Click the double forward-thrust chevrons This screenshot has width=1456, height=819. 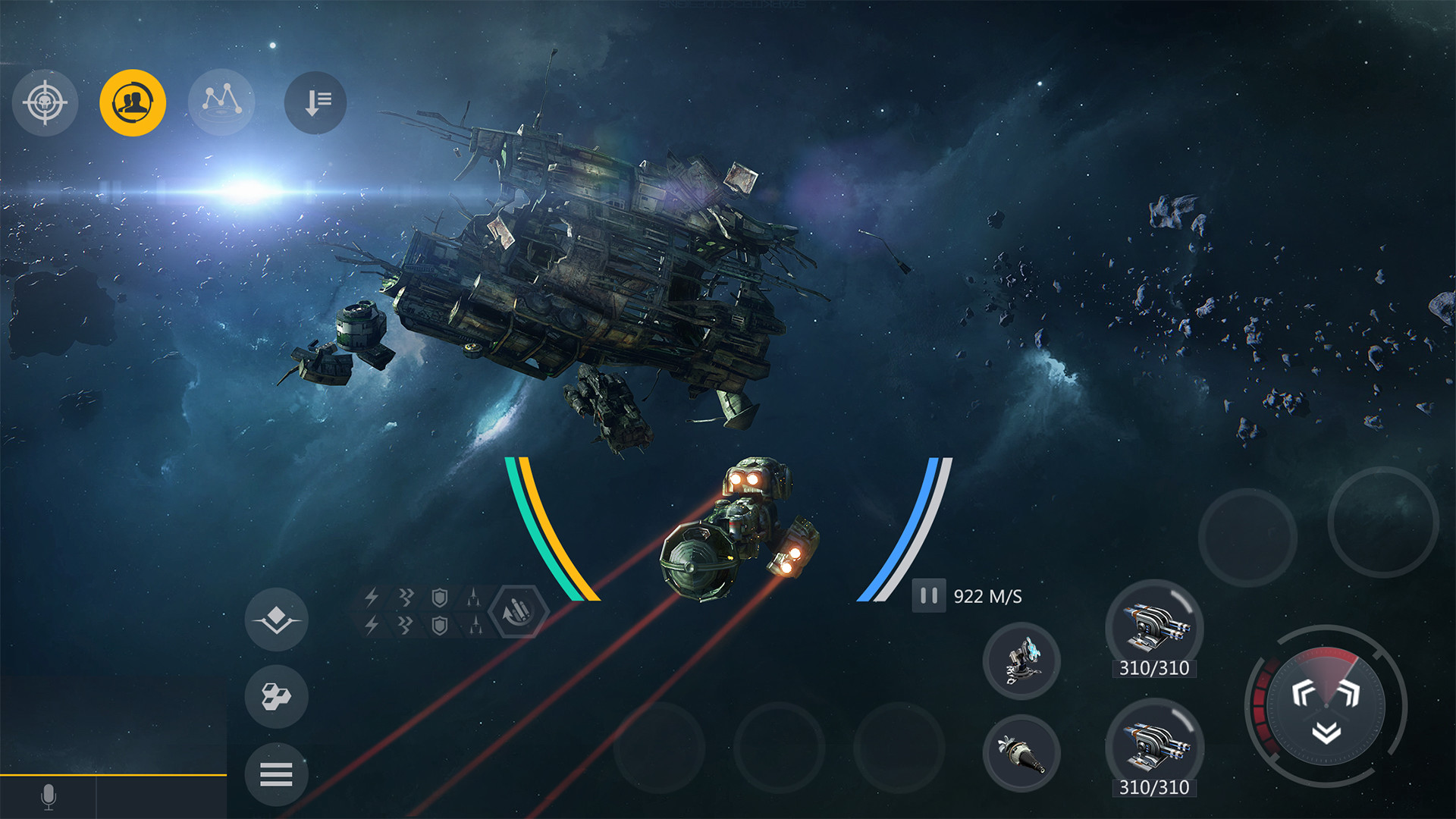click(1325, 692)
